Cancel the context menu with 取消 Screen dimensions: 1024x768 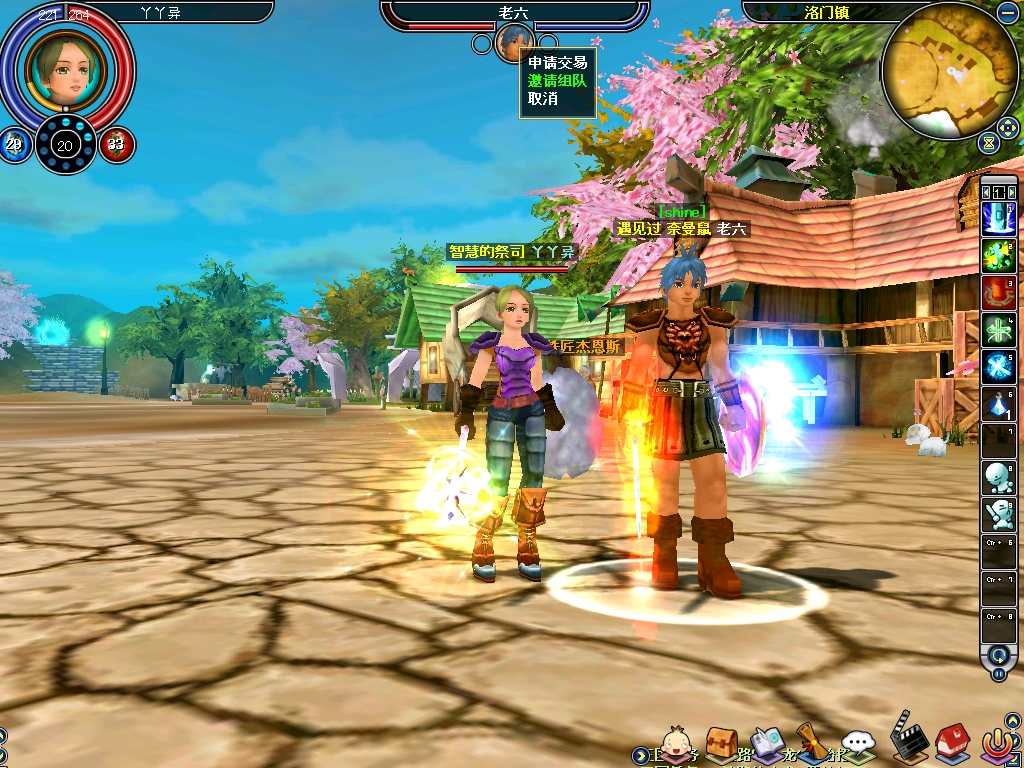[543, 98]
